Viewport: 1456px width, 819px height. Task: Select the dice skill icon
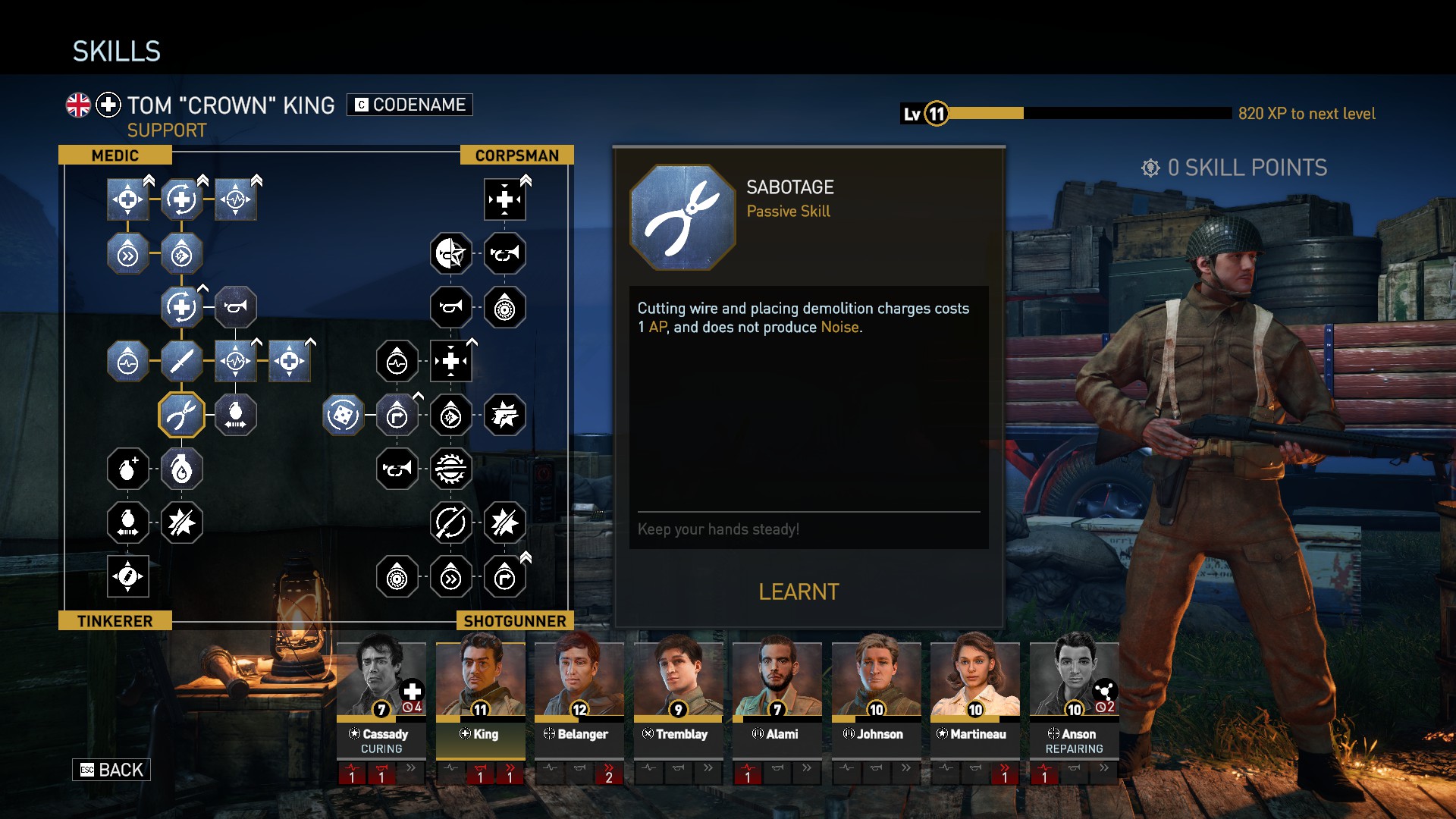pos(343,415)
